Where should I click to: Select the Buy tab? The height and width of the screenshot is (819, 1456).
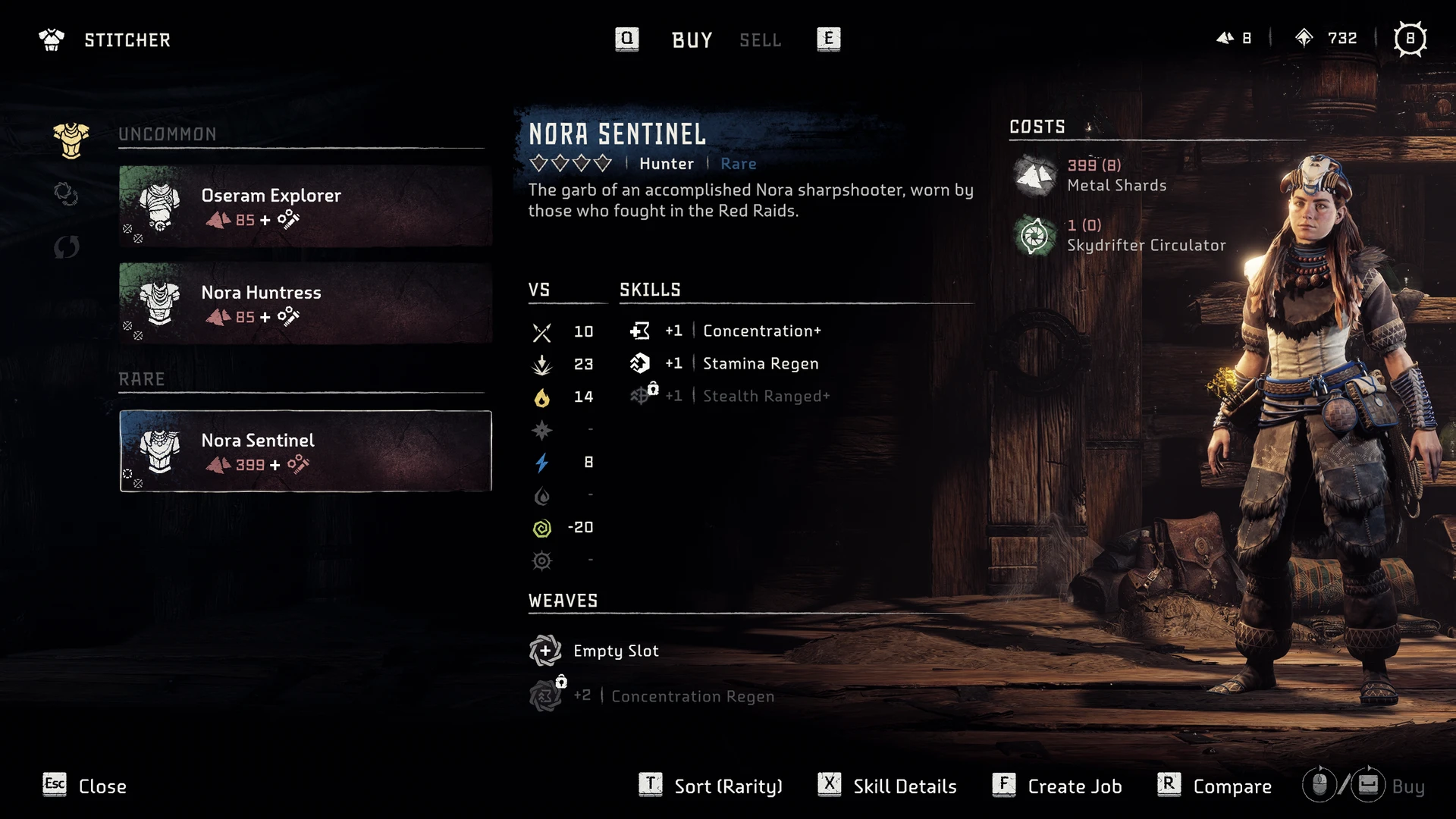(x=692, y=39)
